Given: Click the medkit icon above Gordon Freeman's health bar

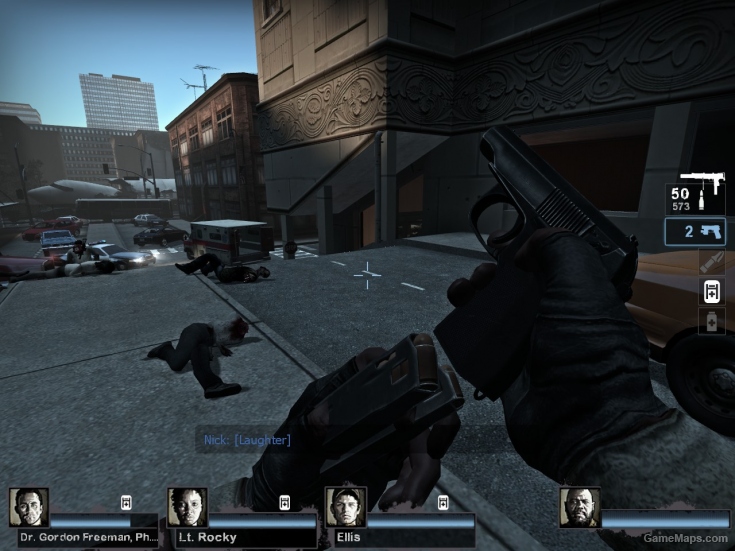Looking at the screenshot, I should tap(127, 502).
